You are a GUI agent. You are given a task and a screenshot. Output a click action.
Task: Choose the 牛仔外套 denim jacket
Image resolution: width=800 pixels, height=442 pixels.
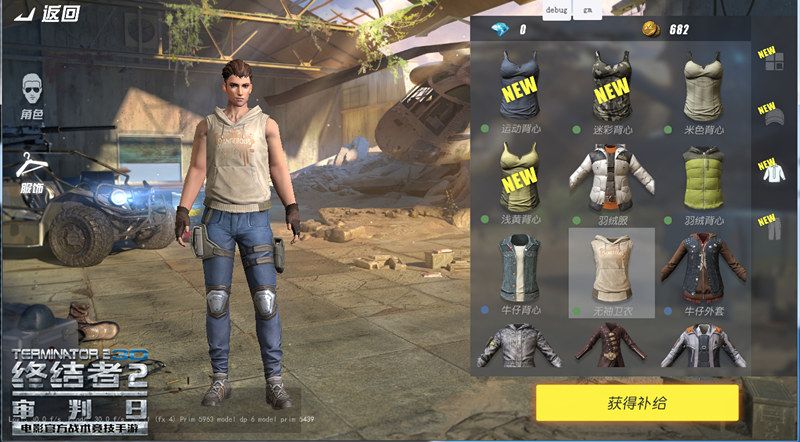(x=701, y=270)
